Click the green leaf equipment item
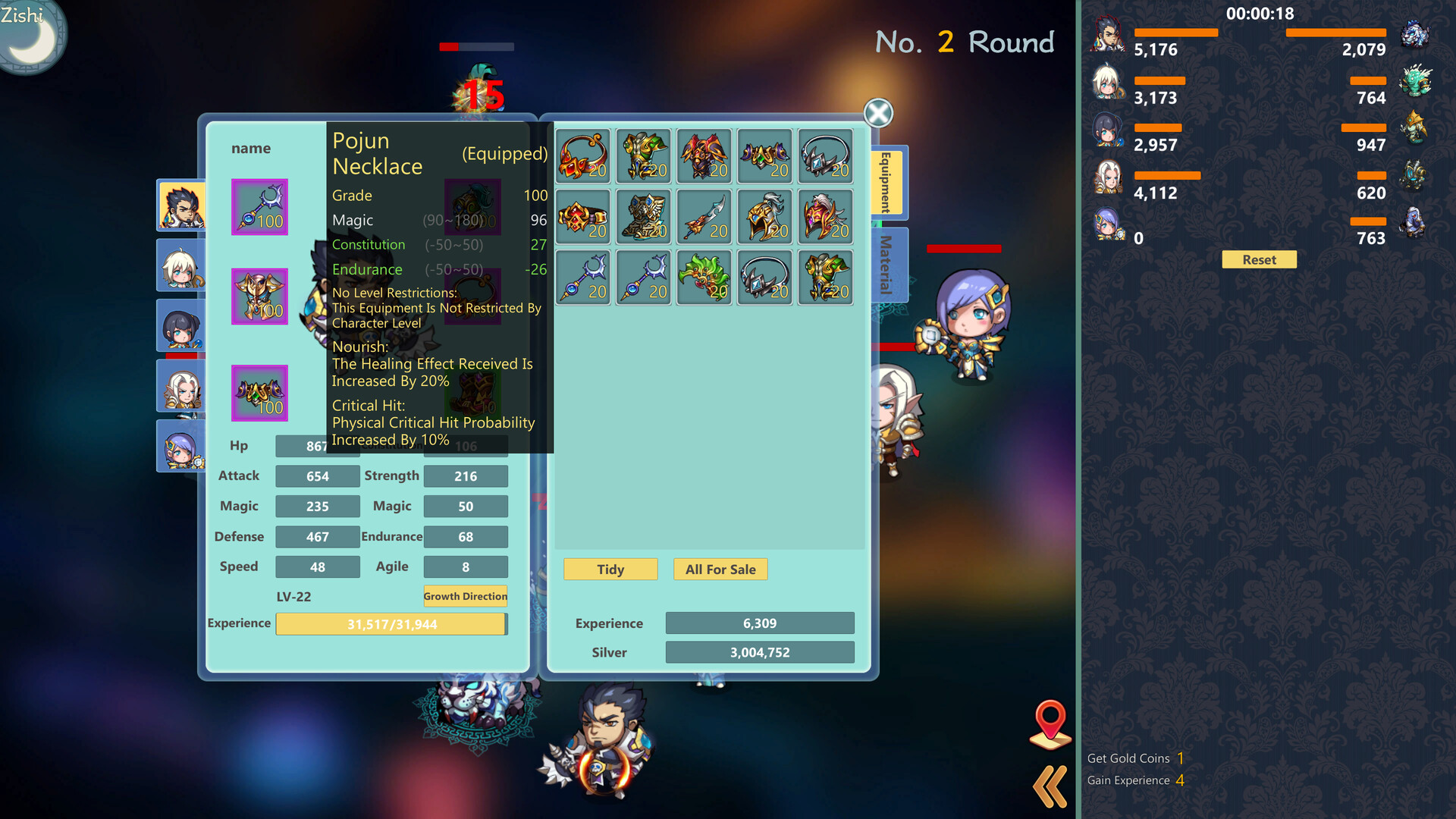Screen dimensions: 1456x819 click(x=704, y=277)
